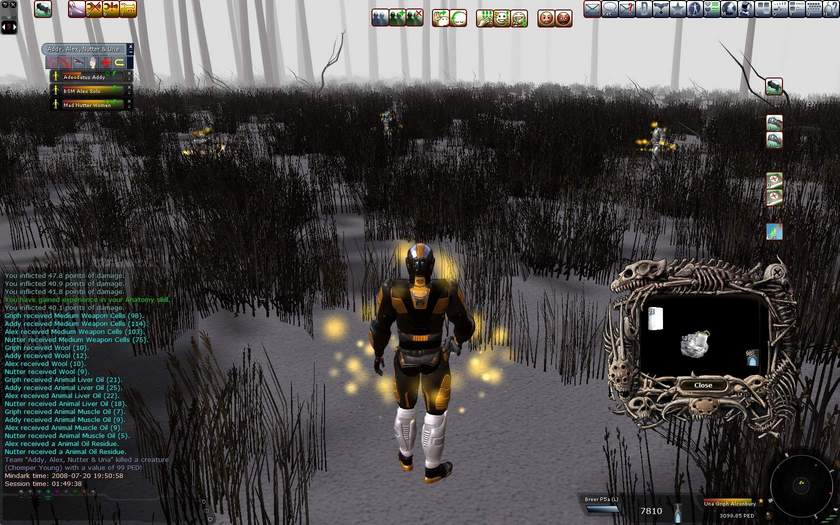The height and width of the screenshot is (525, 840).
Task: Select team member BSM Alex Solo
Action: [x=84, y=90]
